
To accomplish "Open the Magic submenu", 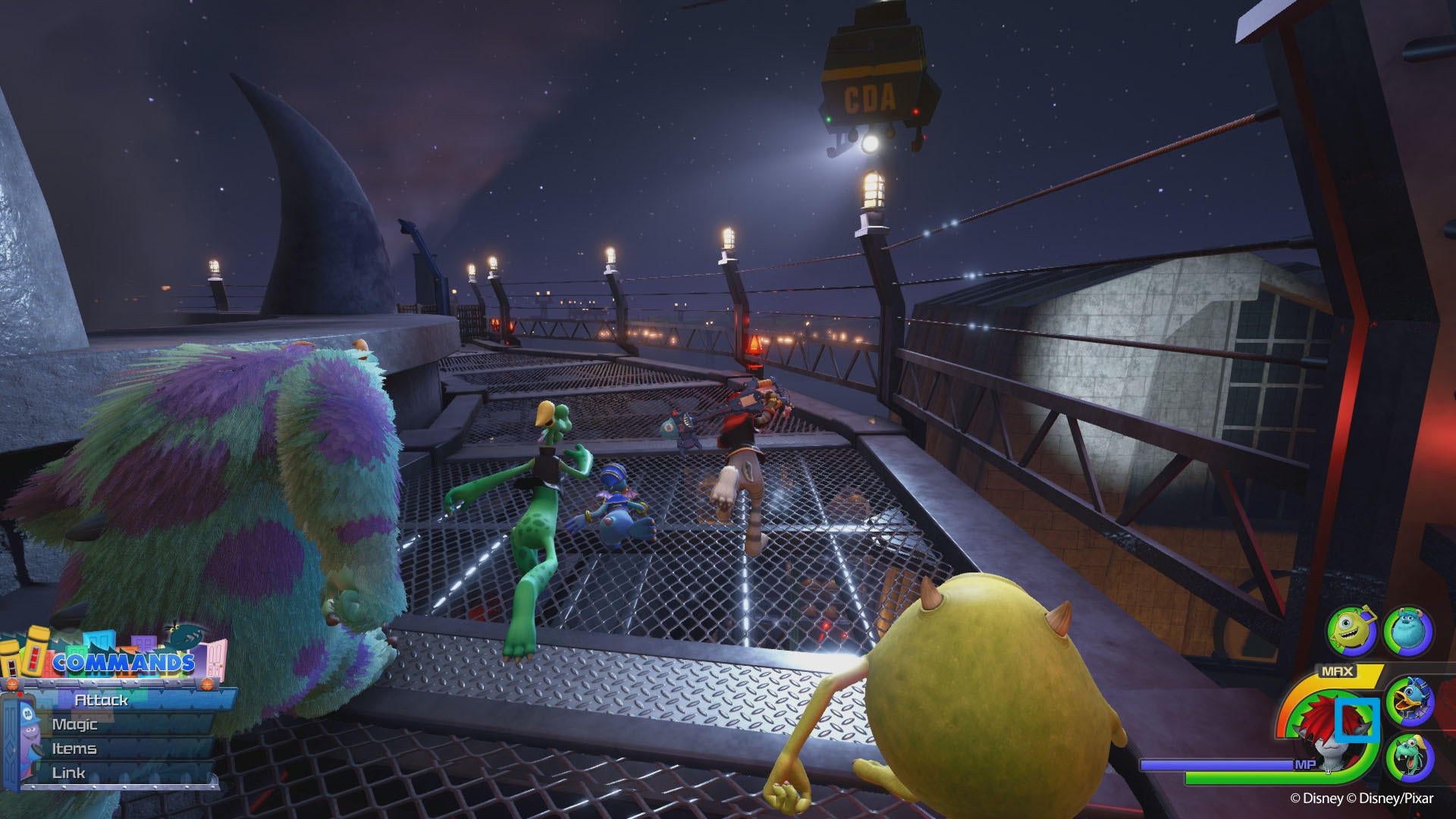I will [x=75, y=724].
